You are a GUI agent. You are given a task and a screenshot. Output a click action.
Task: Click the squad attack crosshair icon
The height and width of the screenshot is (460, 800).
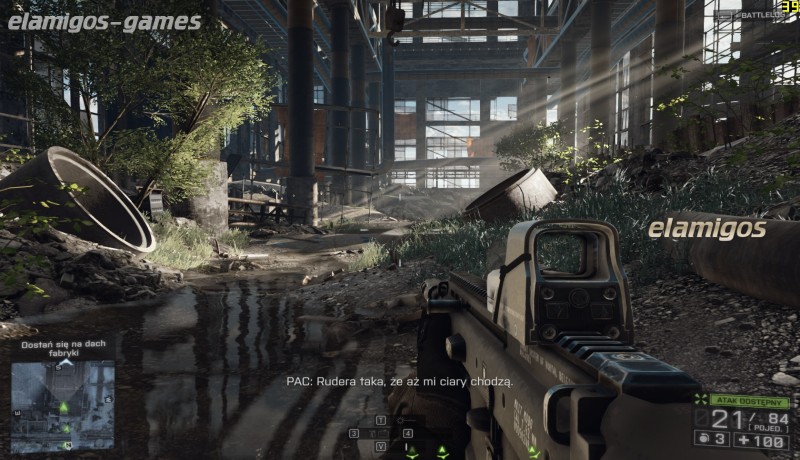point(701,400)
